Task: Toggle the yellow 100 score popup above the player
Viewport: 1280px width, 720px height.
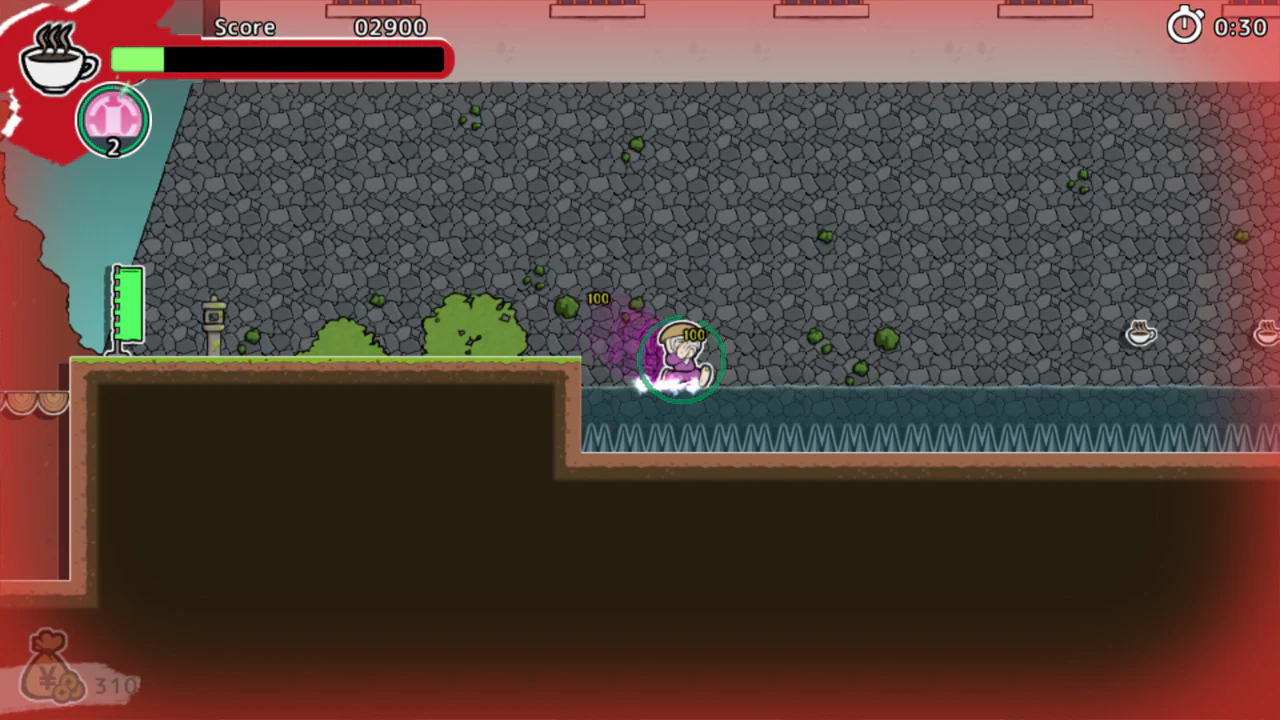Action: (x=693, y=335)
